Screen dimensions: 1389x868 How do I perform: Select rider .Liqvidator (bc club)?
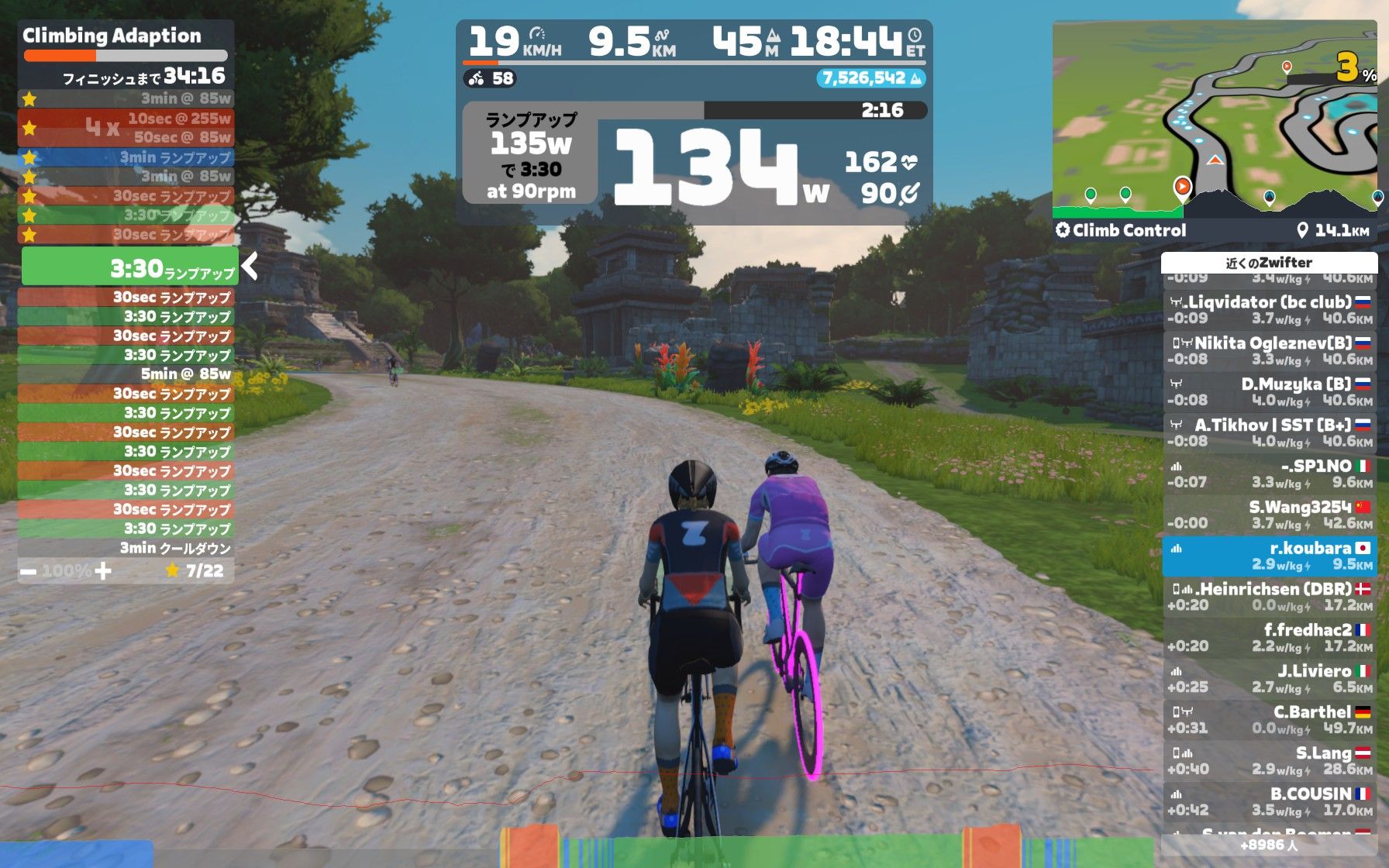point(1269,309)
